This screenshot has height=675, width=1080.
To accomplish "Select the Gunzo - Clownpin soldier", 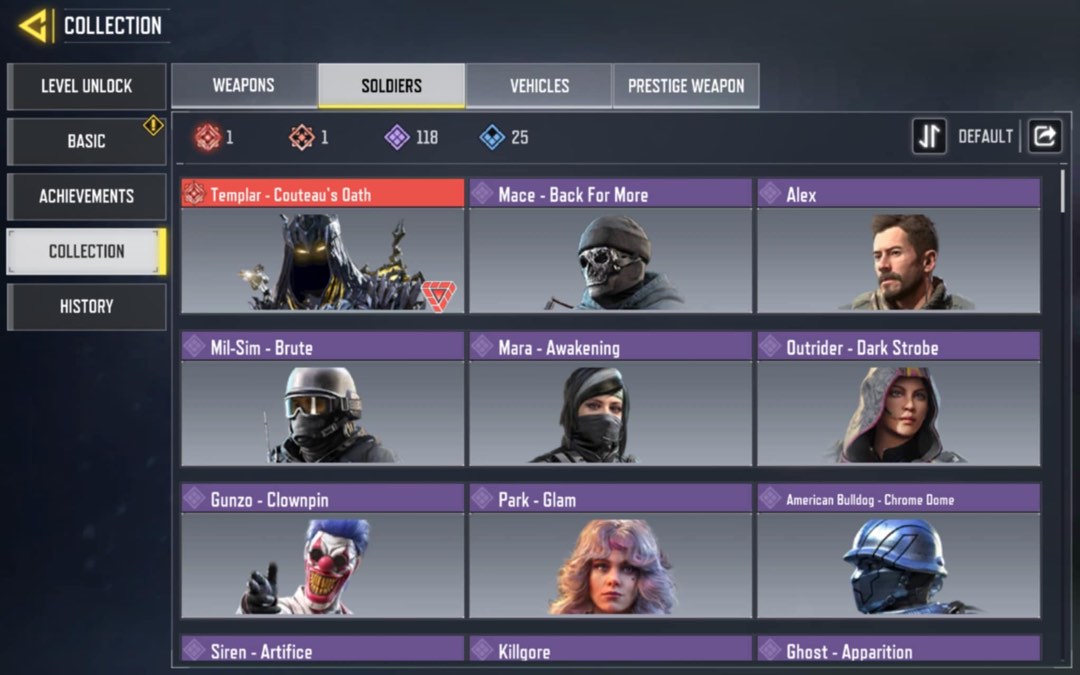I will pyautogui.click(x=322, y=551).
